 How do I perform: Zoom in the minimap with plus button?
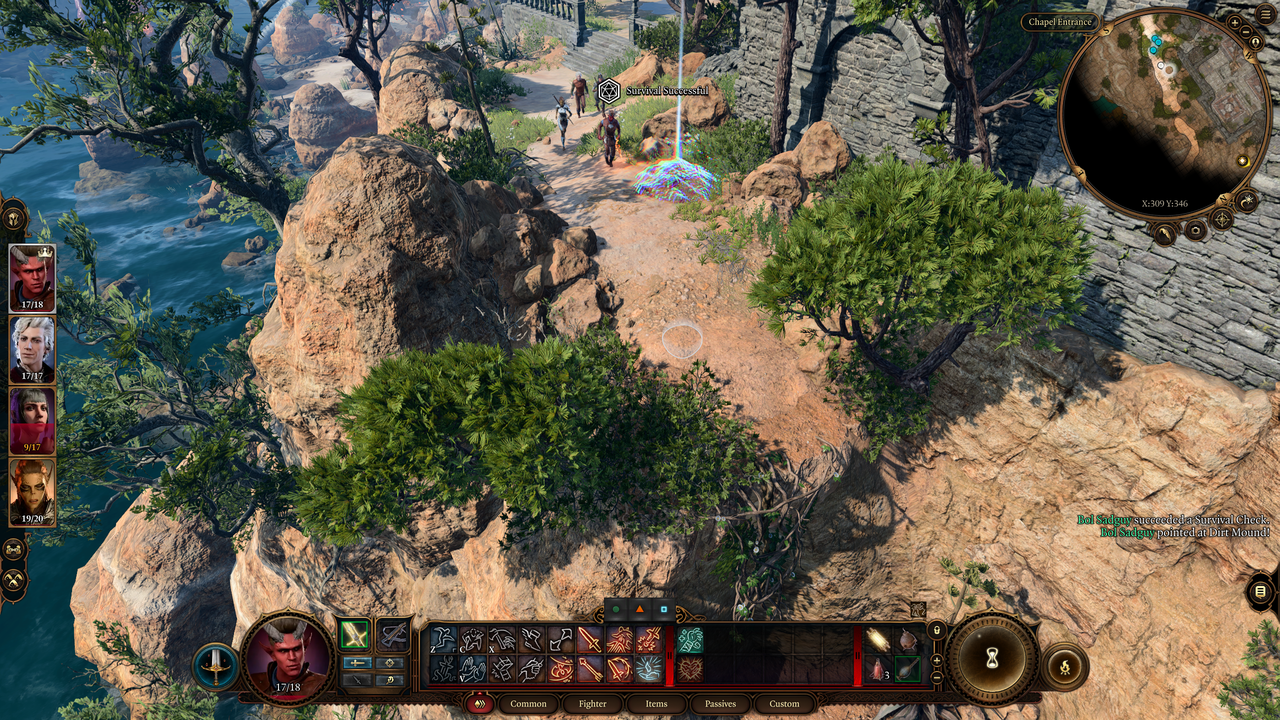(x=1235, y=22)
